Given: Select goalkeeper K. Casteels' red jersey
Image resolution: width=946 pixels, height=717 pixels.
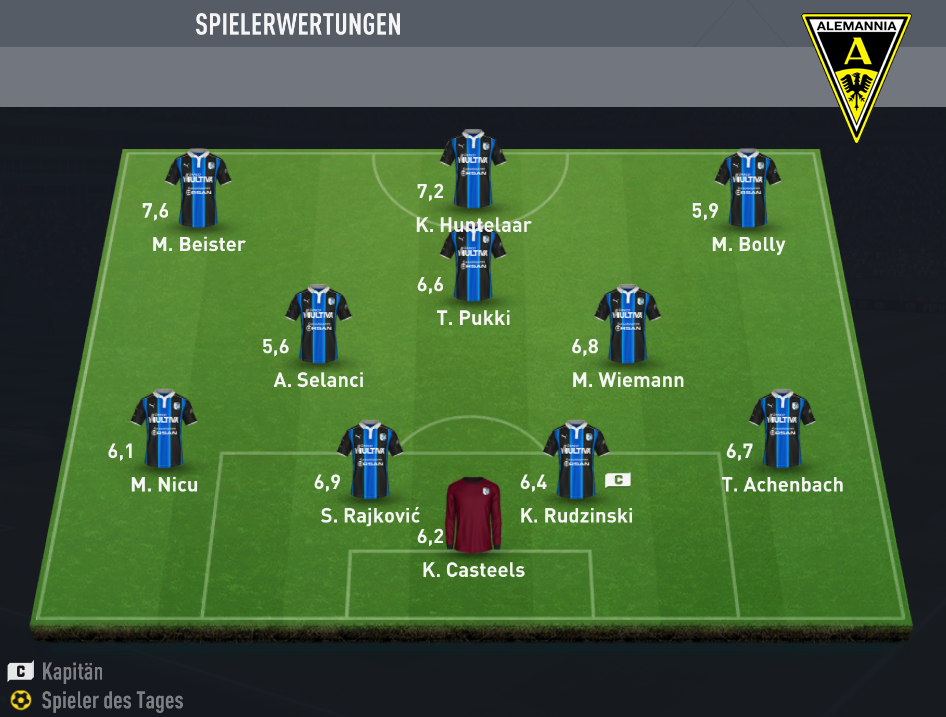Looking at the screenshot, I should tap(473, 514).
